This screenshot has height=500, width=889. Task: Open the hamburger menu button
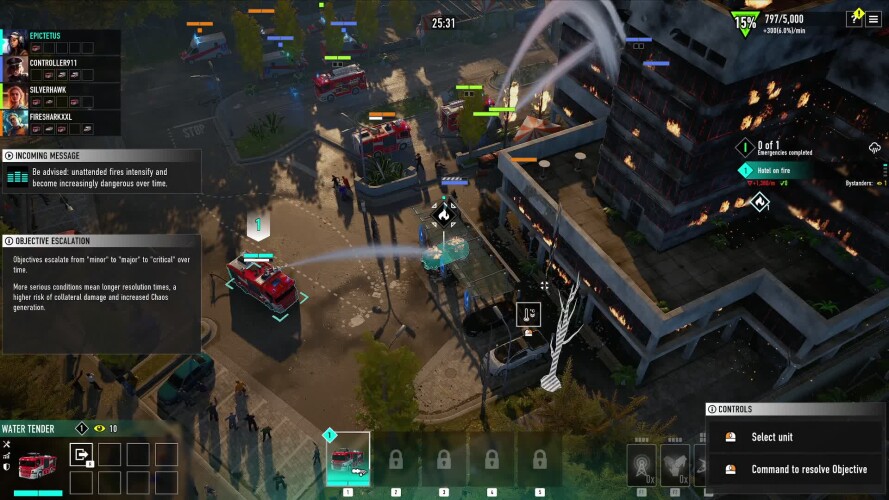(874, 19)
